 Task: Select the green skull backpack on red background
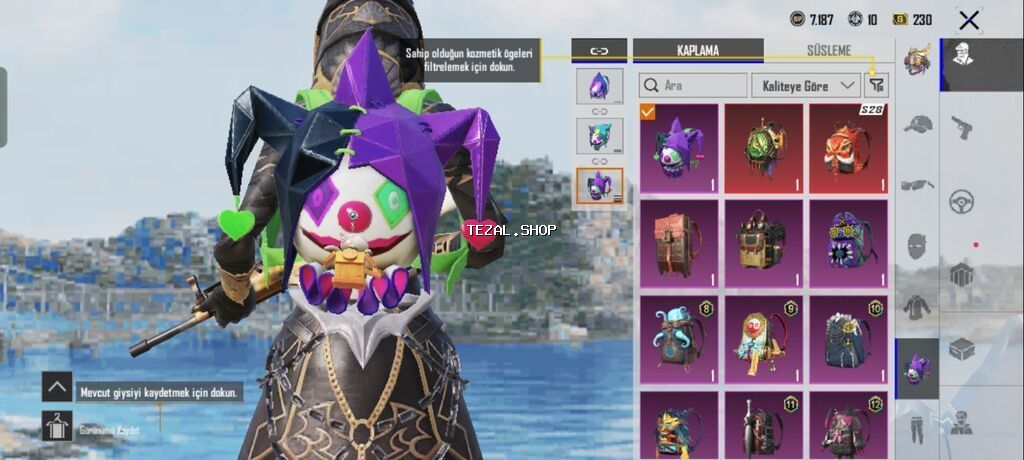tap(764, 149)
